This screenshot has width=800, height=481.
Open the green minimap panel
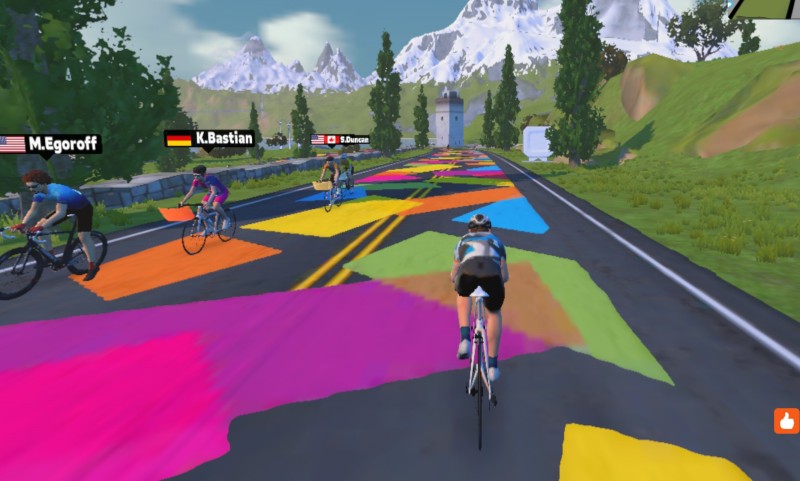766,8
